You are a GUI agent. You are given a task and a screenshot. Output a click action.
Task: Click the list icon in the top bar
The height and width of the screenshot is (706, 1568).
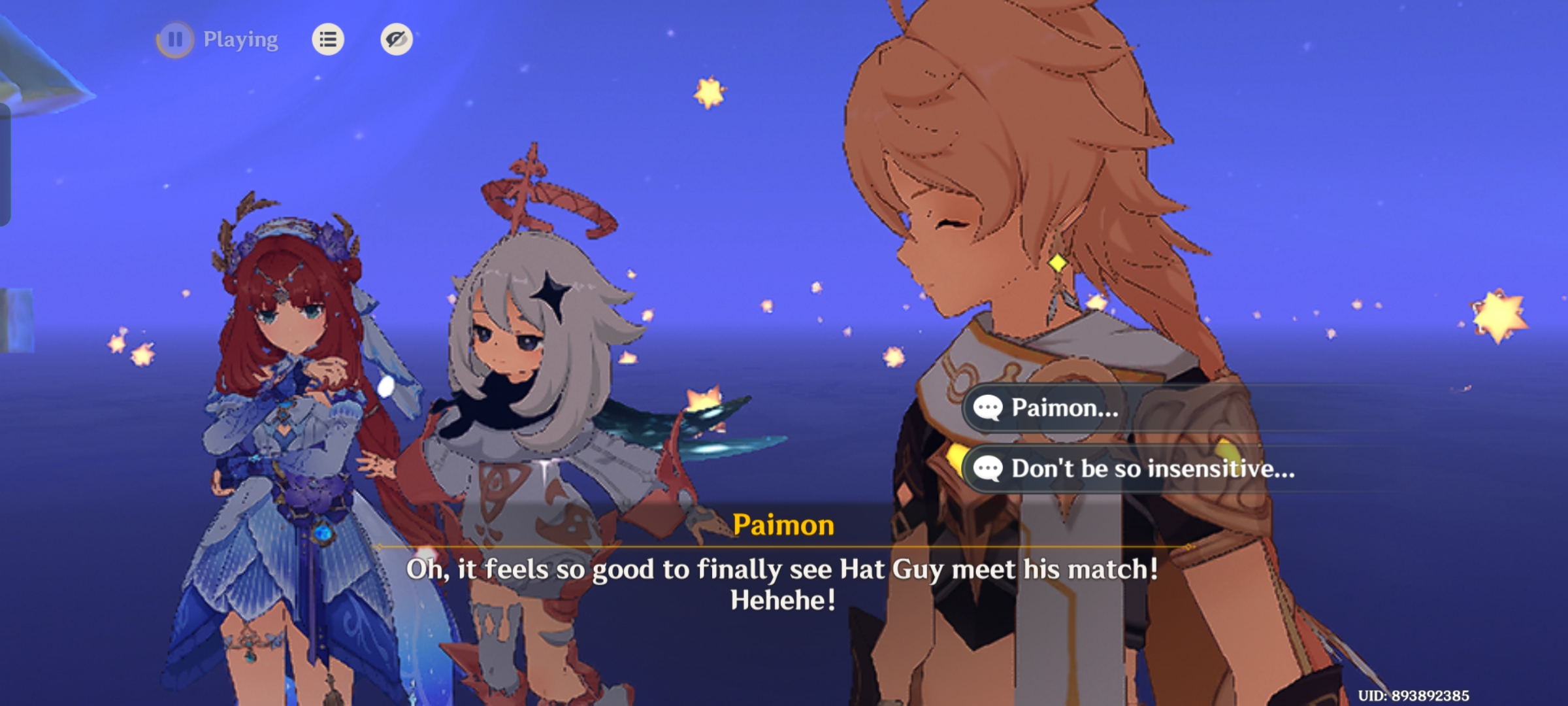327,40
